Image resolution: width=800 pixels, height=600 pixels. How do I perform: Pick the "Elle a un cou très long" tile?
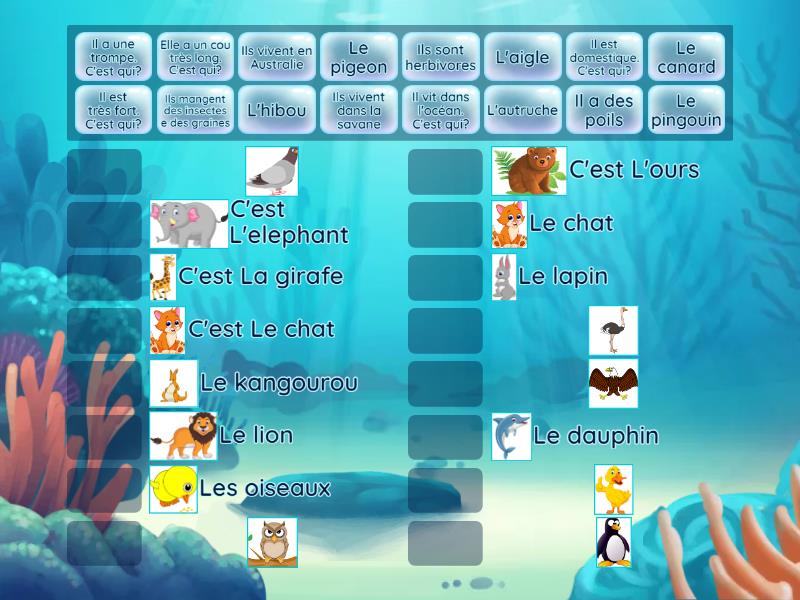pos(195,58)
